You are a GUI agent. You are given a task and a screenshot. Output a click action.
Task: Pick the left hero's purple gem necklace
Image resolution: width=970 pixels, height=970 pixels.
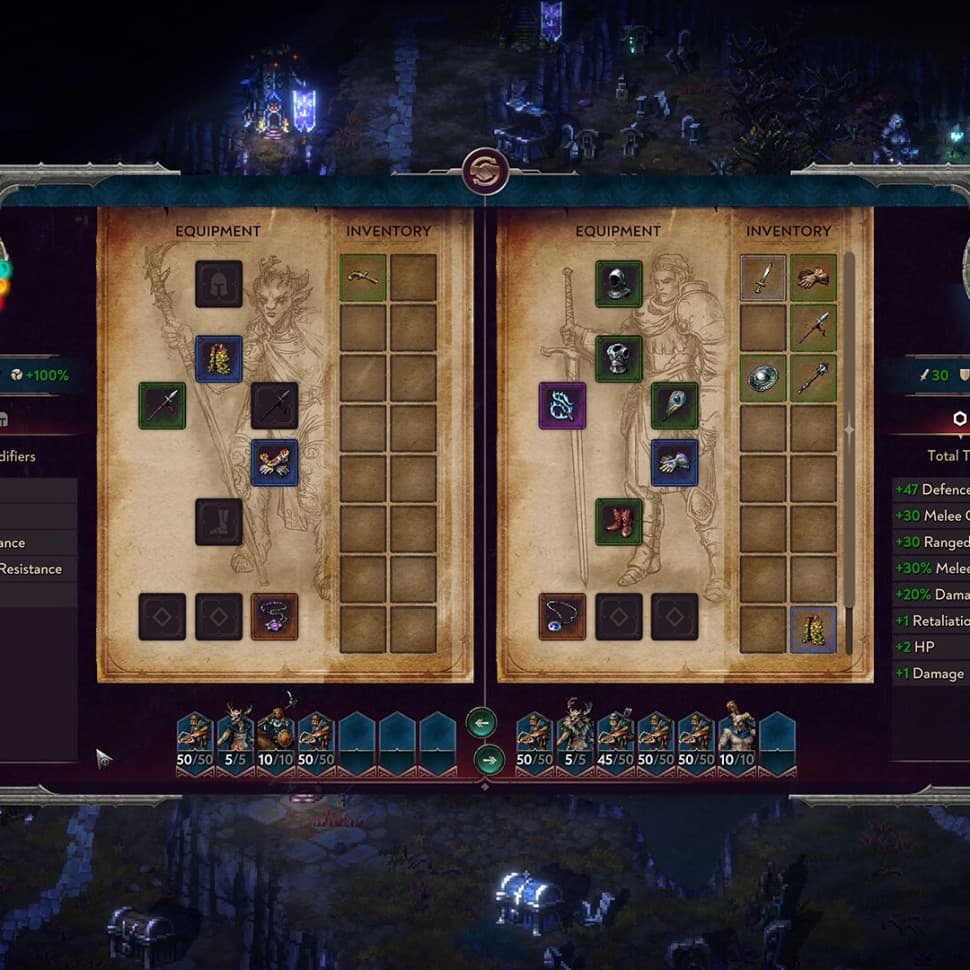274,617
